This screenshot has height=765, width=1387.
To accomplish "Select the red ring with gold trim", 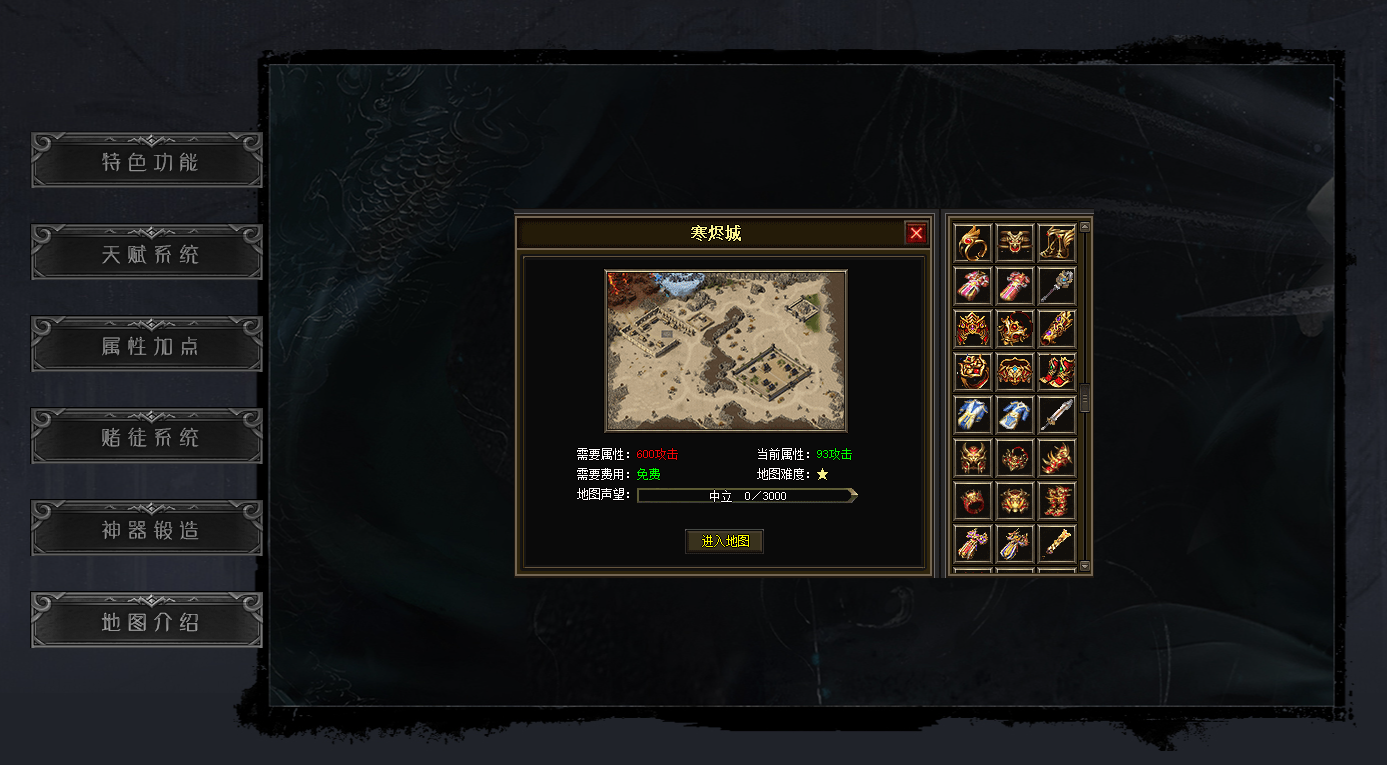I will point(973,499).
